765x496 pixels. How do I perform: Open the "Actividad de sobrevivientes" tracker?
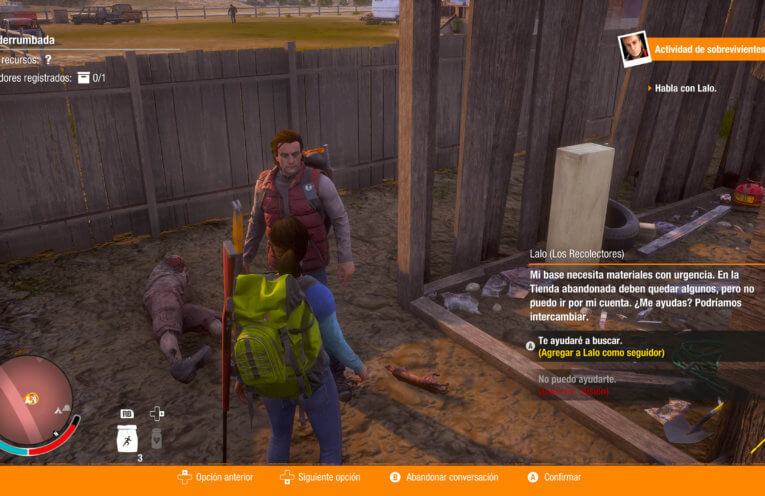coord(708,49)
